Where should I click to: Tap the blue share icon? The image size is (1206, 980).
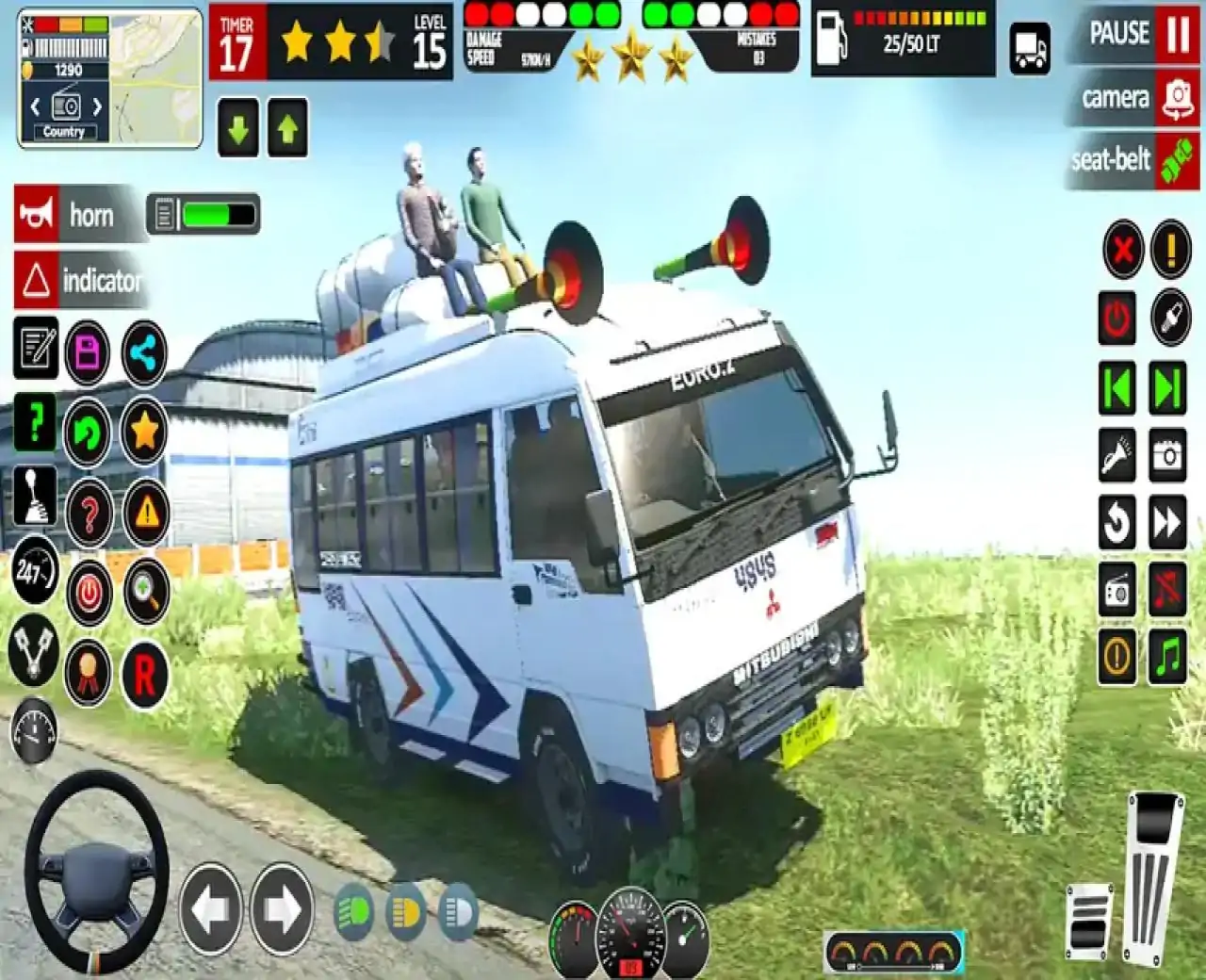[x=144, y=353]
